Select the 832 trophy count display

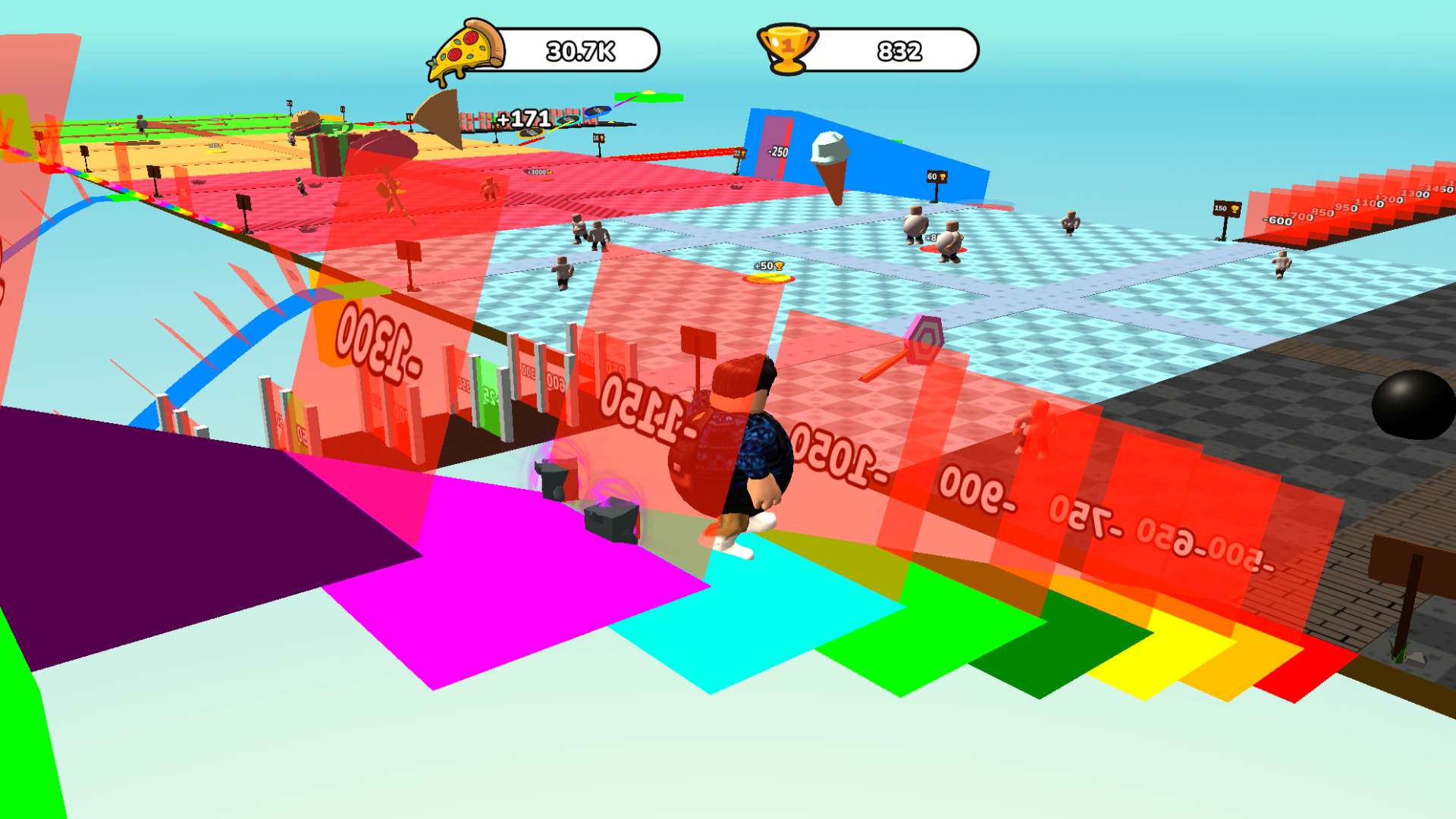tap(899, 50)
